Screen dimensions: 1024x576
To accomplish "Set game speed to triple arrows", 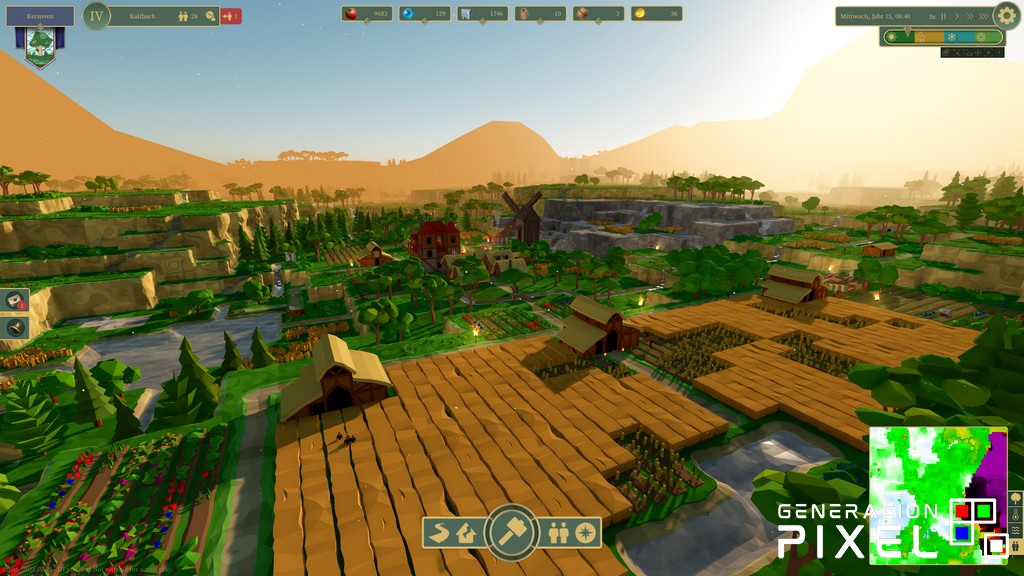I will 983,16.
